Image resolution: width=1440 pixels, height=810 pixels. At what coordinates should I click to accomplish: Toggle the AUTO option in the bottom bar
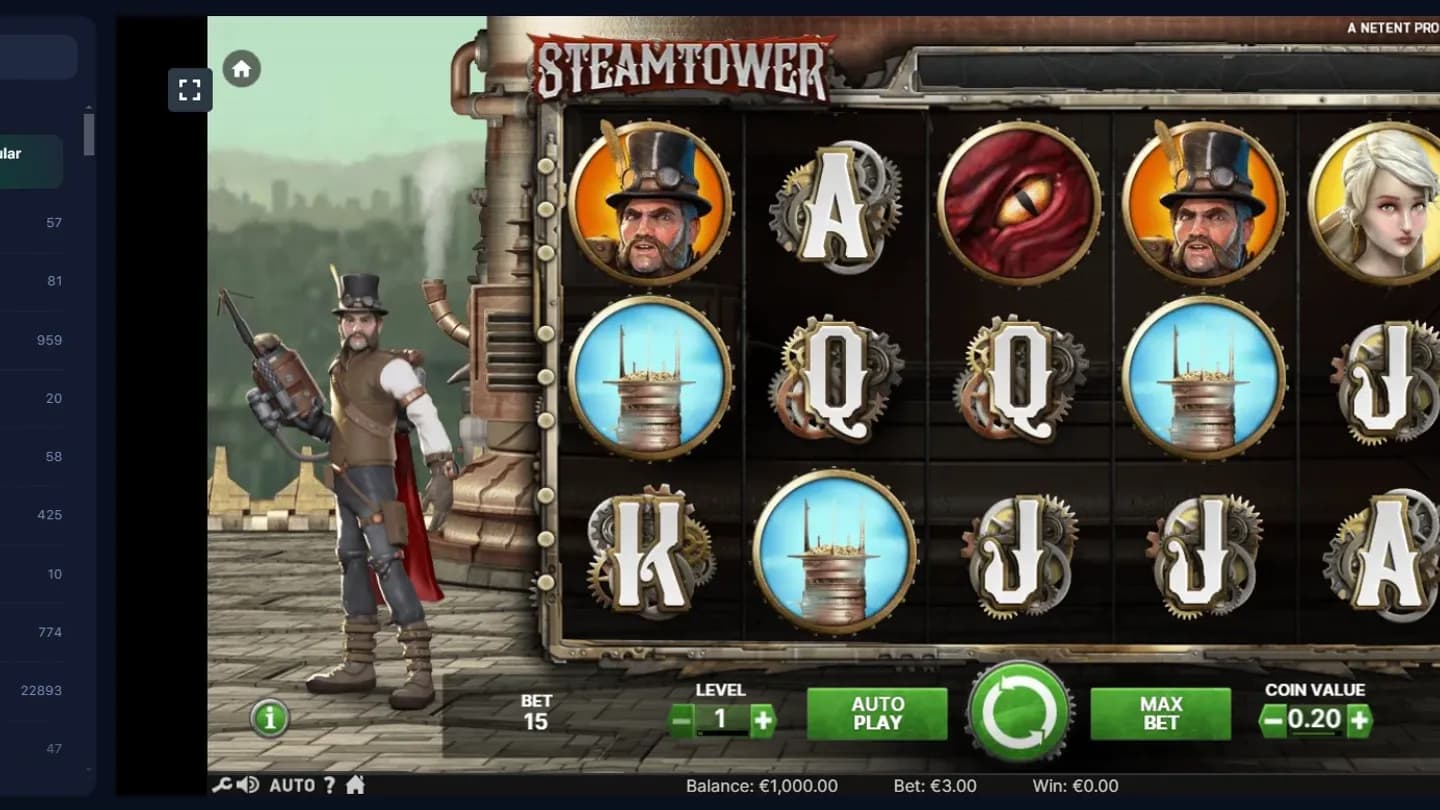point(291,786)
